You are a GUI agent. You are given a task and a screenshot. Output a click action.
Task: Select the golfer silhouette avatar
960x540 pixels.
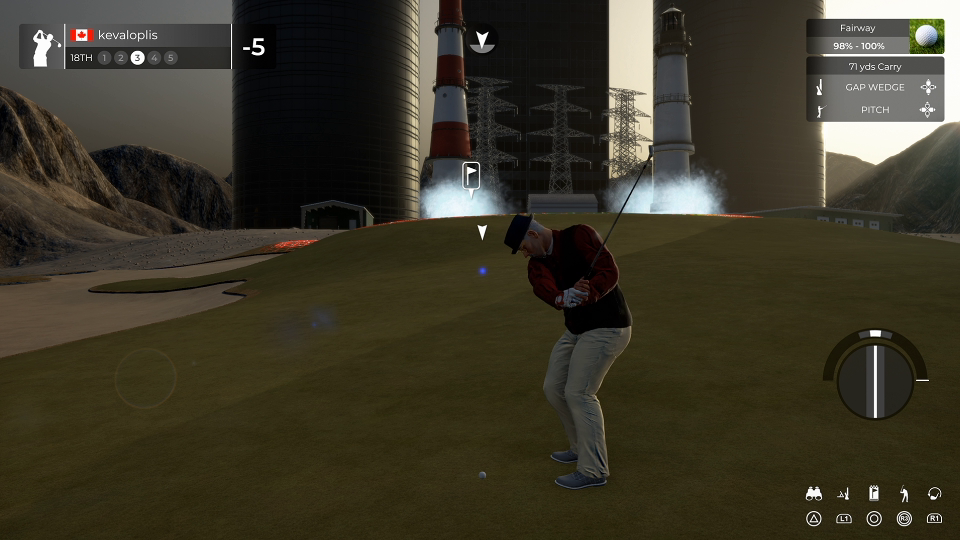pos(42,47)
